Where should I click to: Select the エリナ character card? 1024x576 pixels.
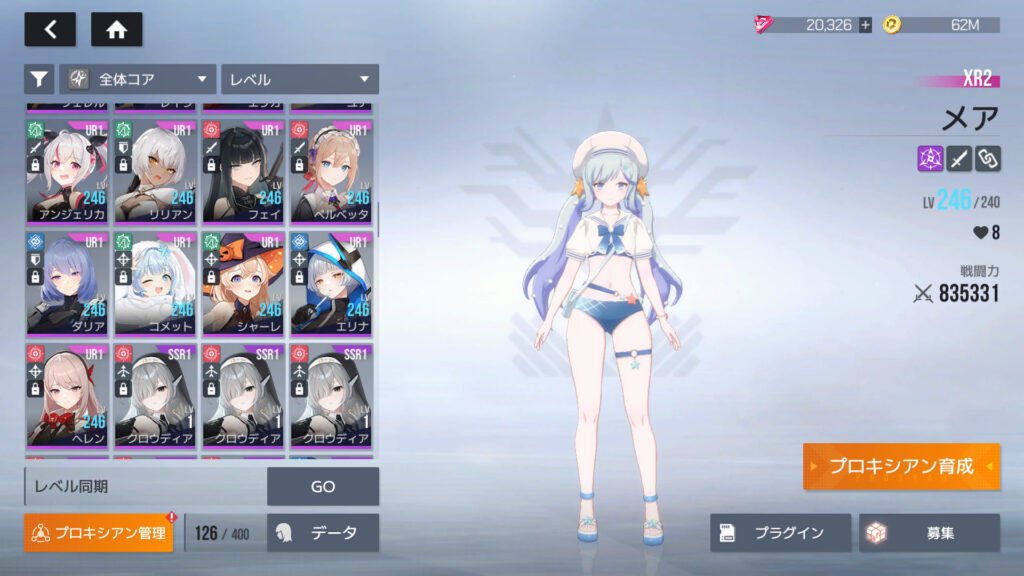point(331,284)
